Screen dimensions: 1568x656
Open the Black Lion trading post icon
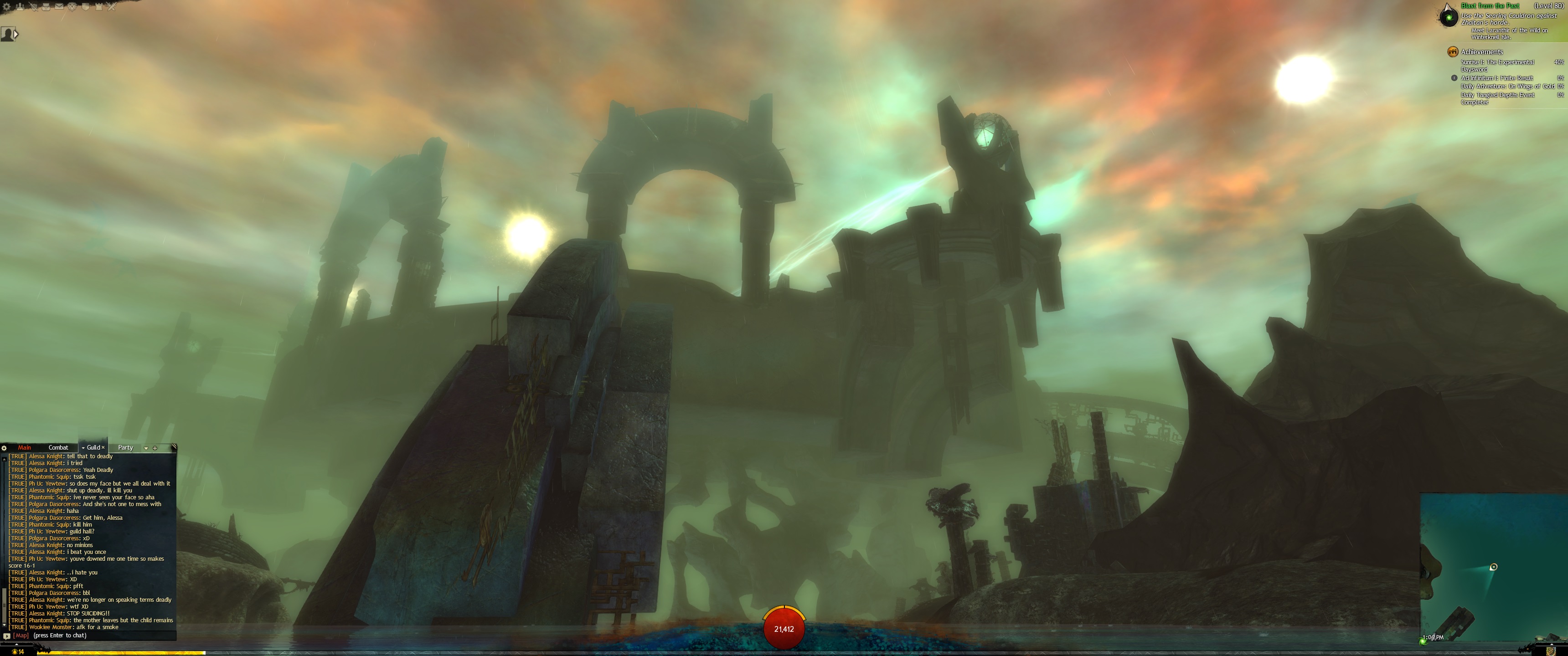pos(72,7)
